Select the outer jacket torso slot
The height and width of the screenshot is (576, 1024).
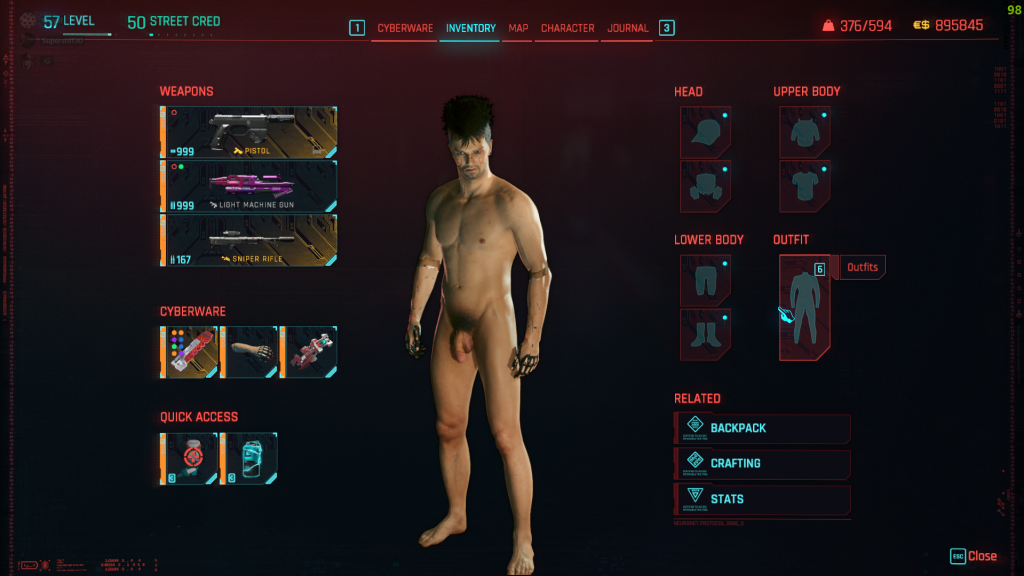point(804,132)
